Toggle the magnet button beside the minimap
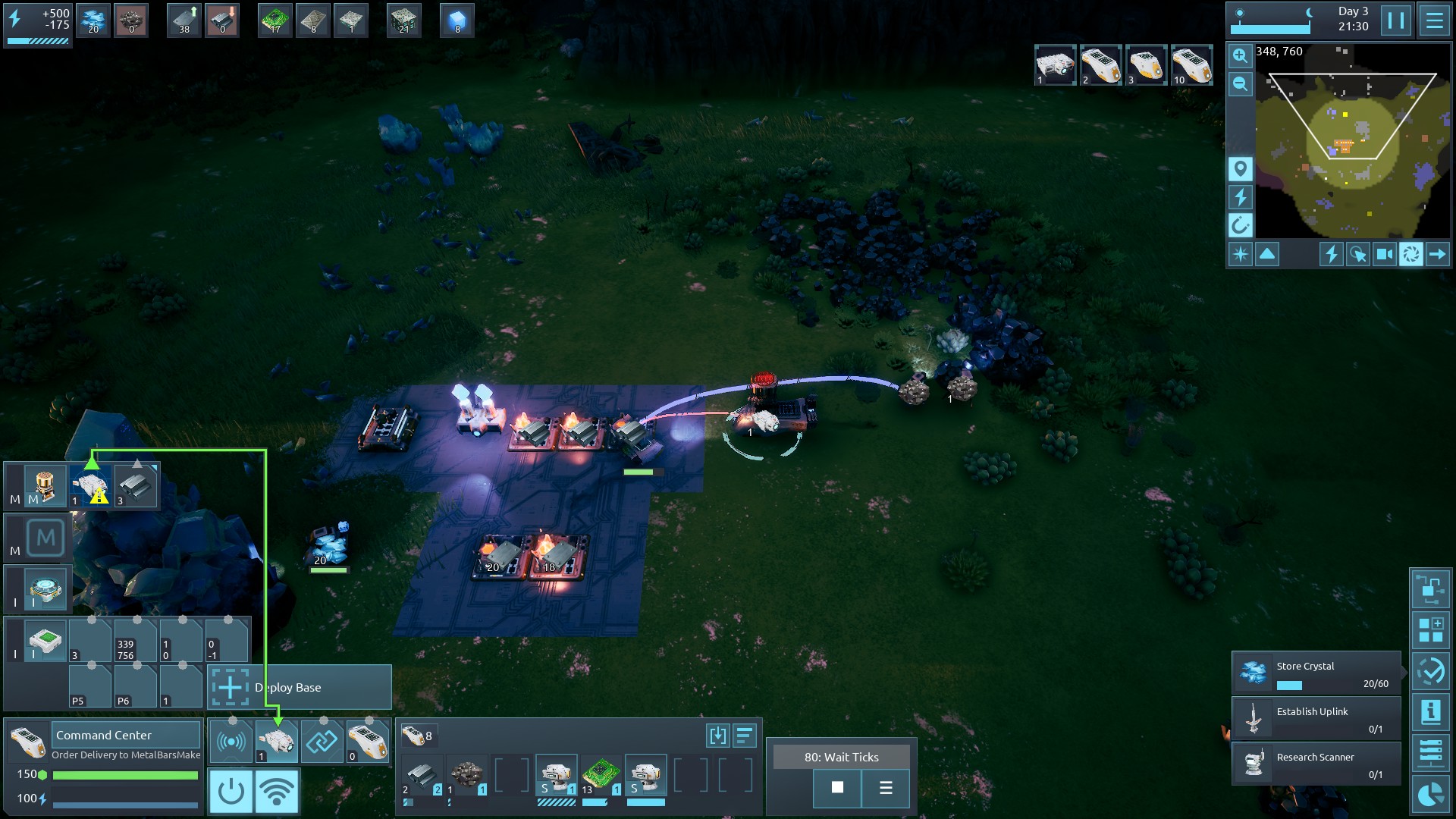This screenshot has width=1456, height=819. tap(1240, 225)
